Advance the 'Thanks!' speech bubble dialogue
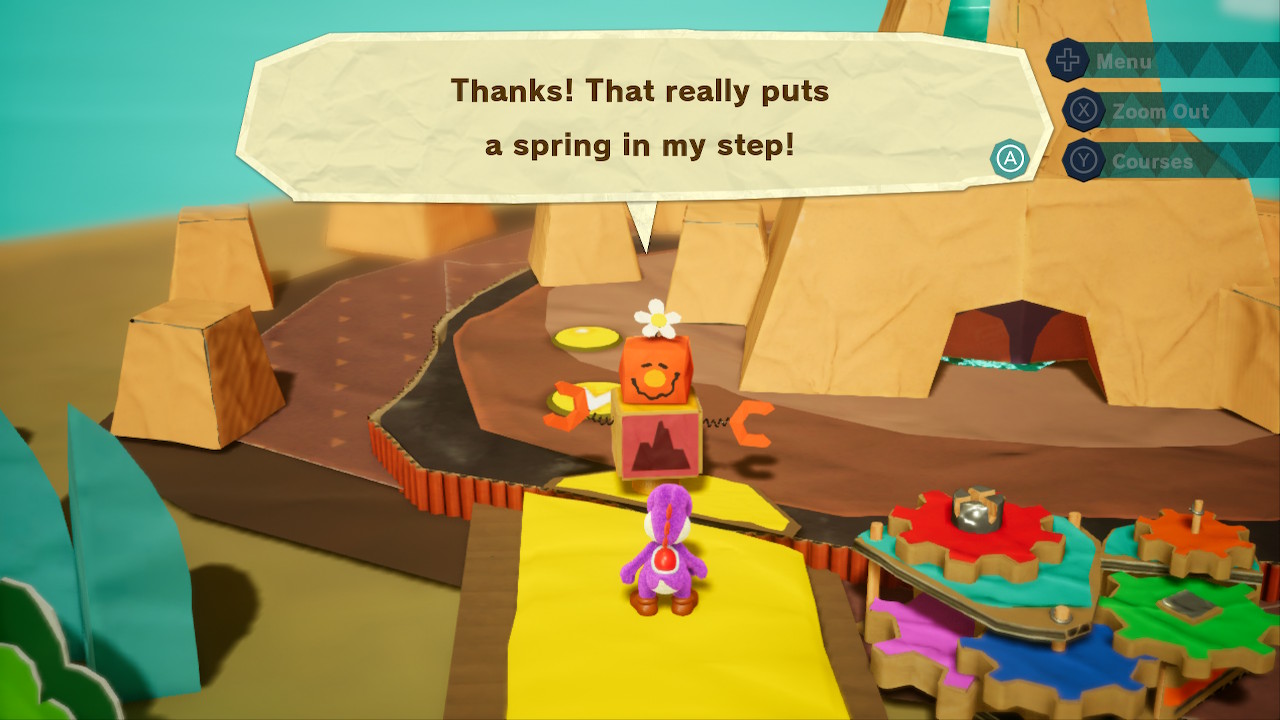The height and width of the screenshot is (720, 1280). click(1010, 158)
